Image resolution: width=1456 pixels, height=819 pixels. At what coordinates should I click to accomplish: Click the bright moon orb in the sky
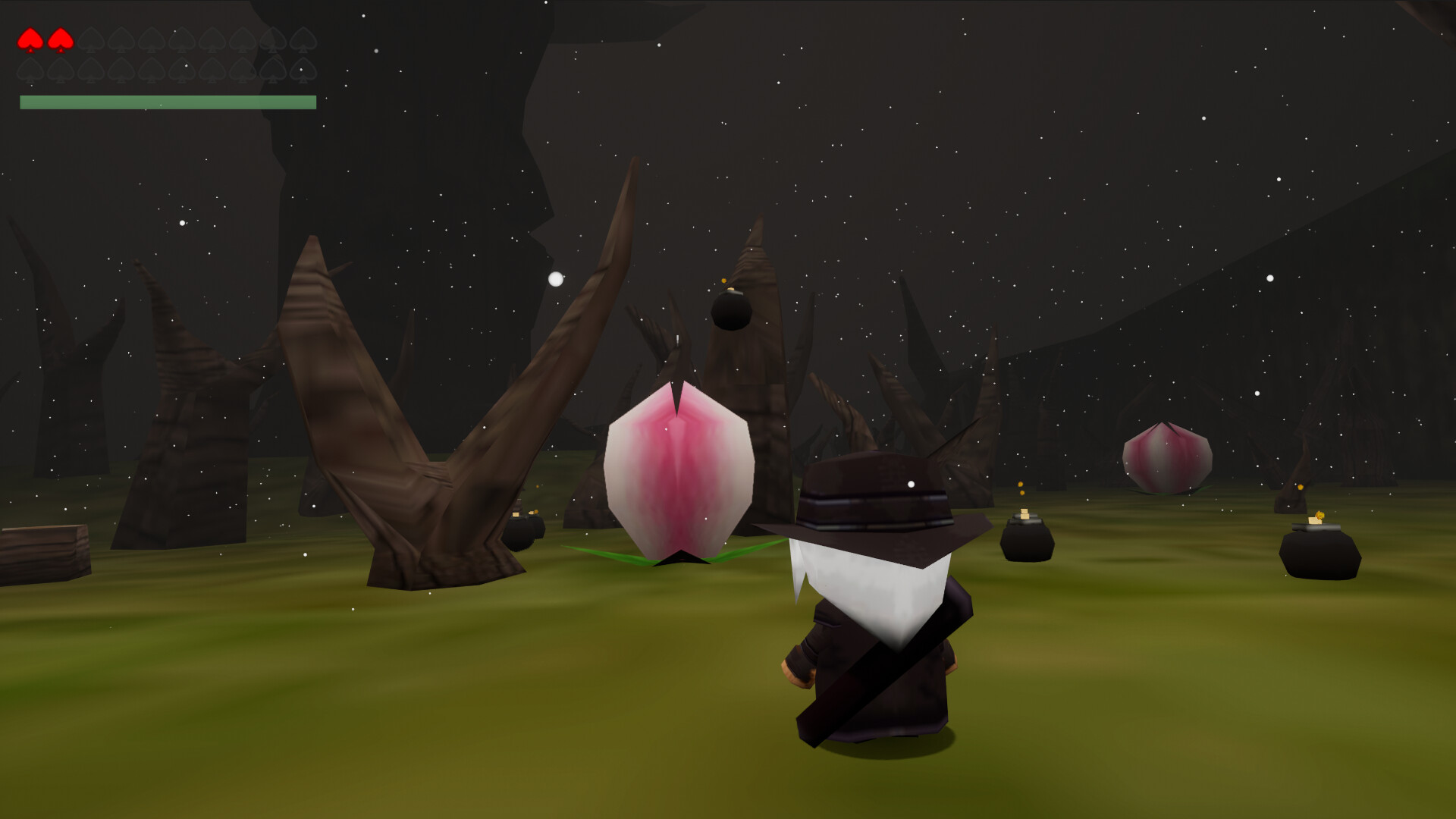point(556,279)
